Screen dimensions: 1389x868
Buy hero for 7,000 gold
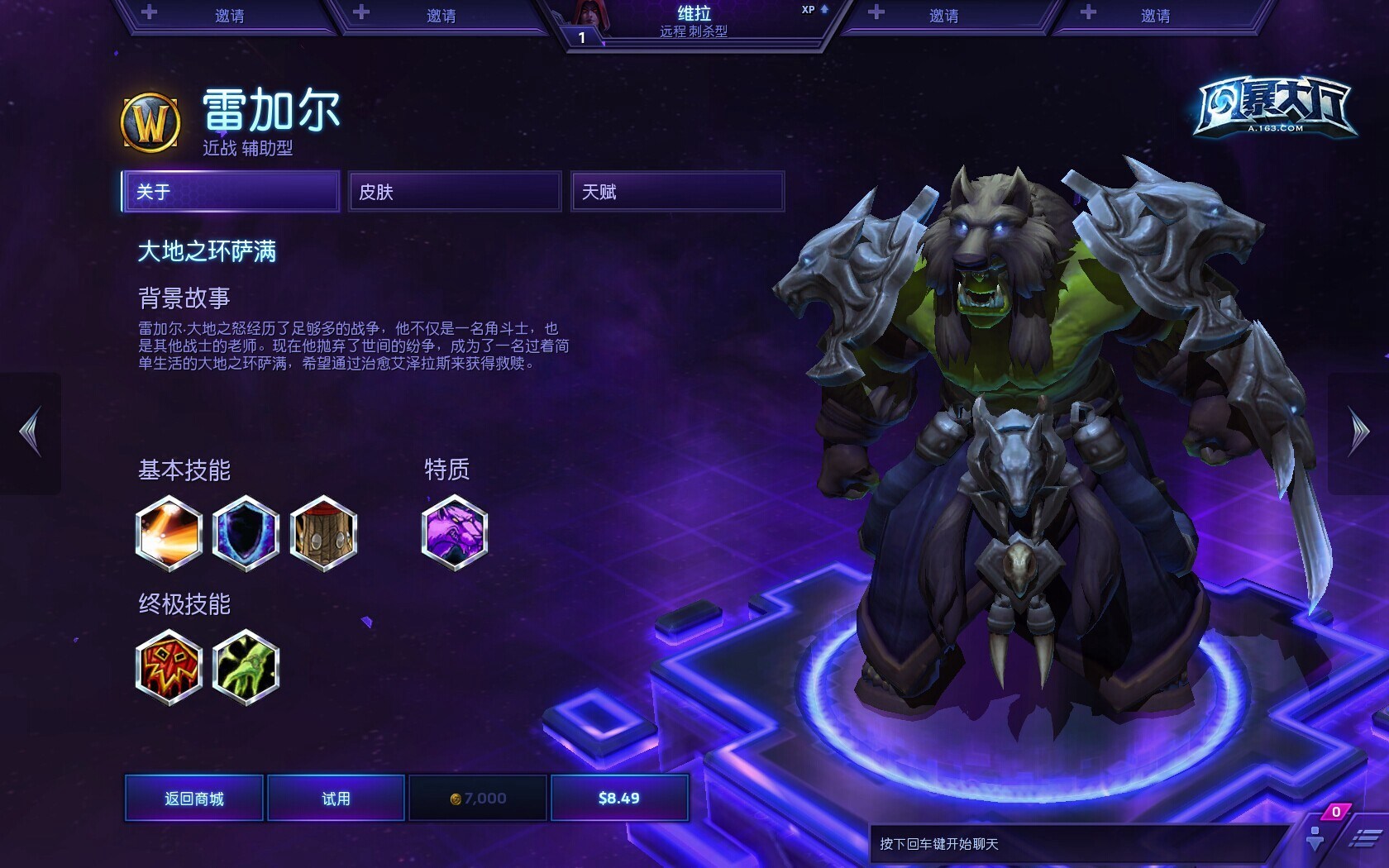pos(478,798)
